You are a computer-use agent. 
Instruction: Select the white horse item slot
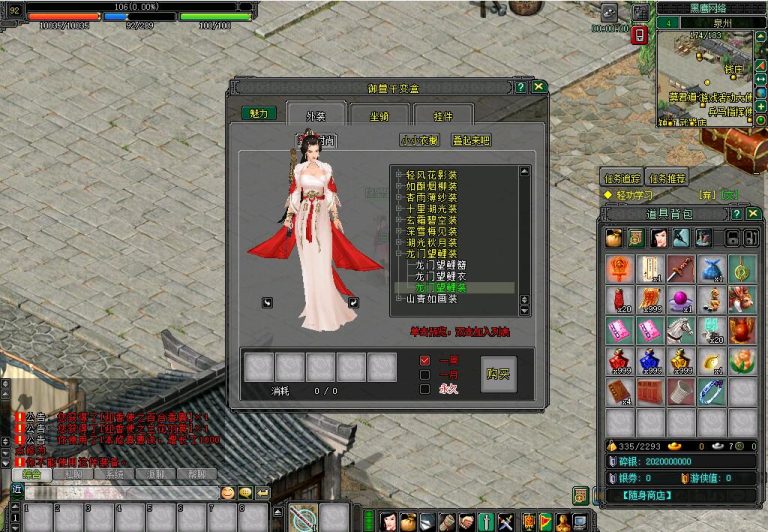679,330
